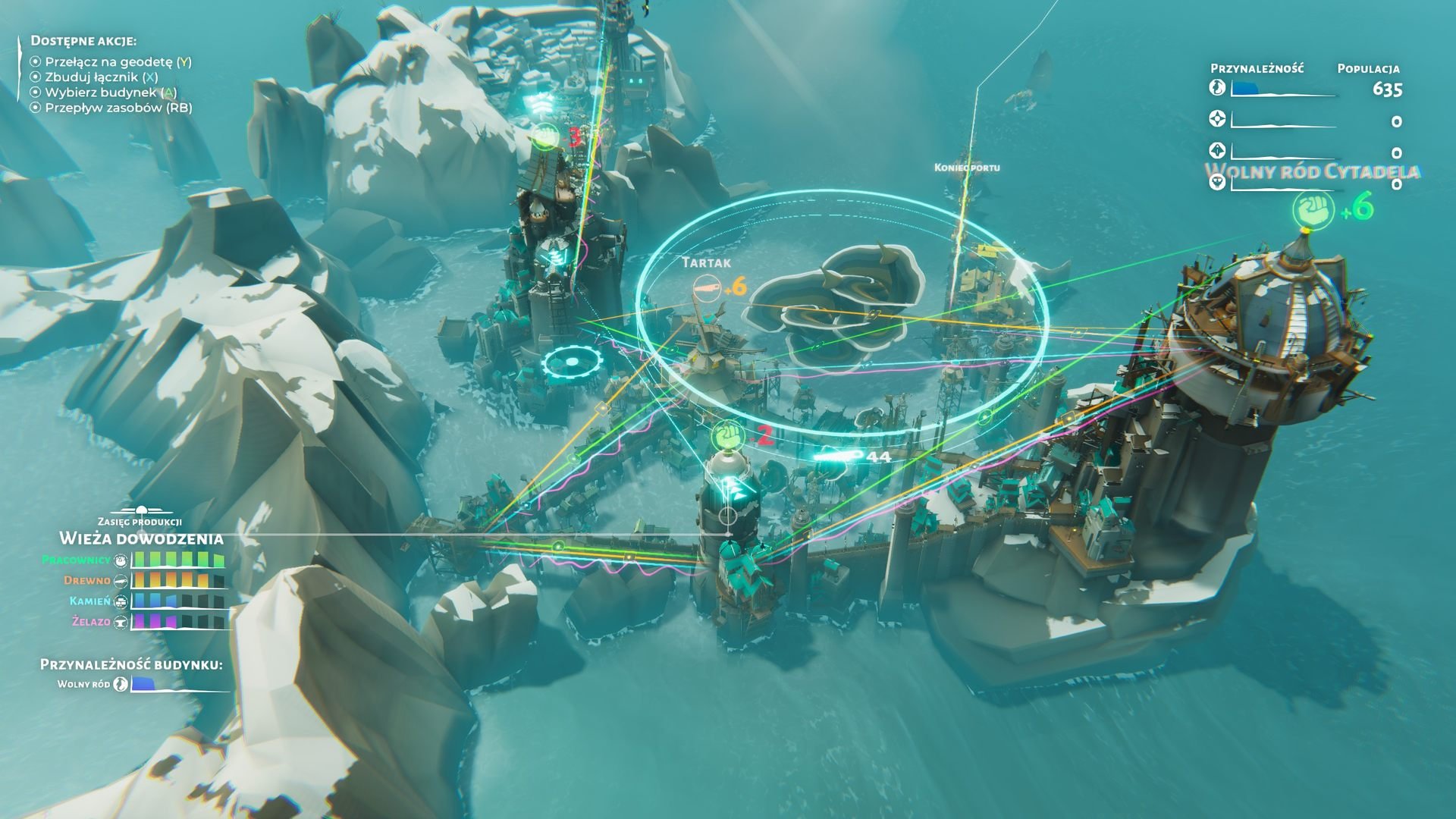Click the bottom faction emblem showing zero population
Viewport: 1456px width, 819px height.
tap(1219, 183)
